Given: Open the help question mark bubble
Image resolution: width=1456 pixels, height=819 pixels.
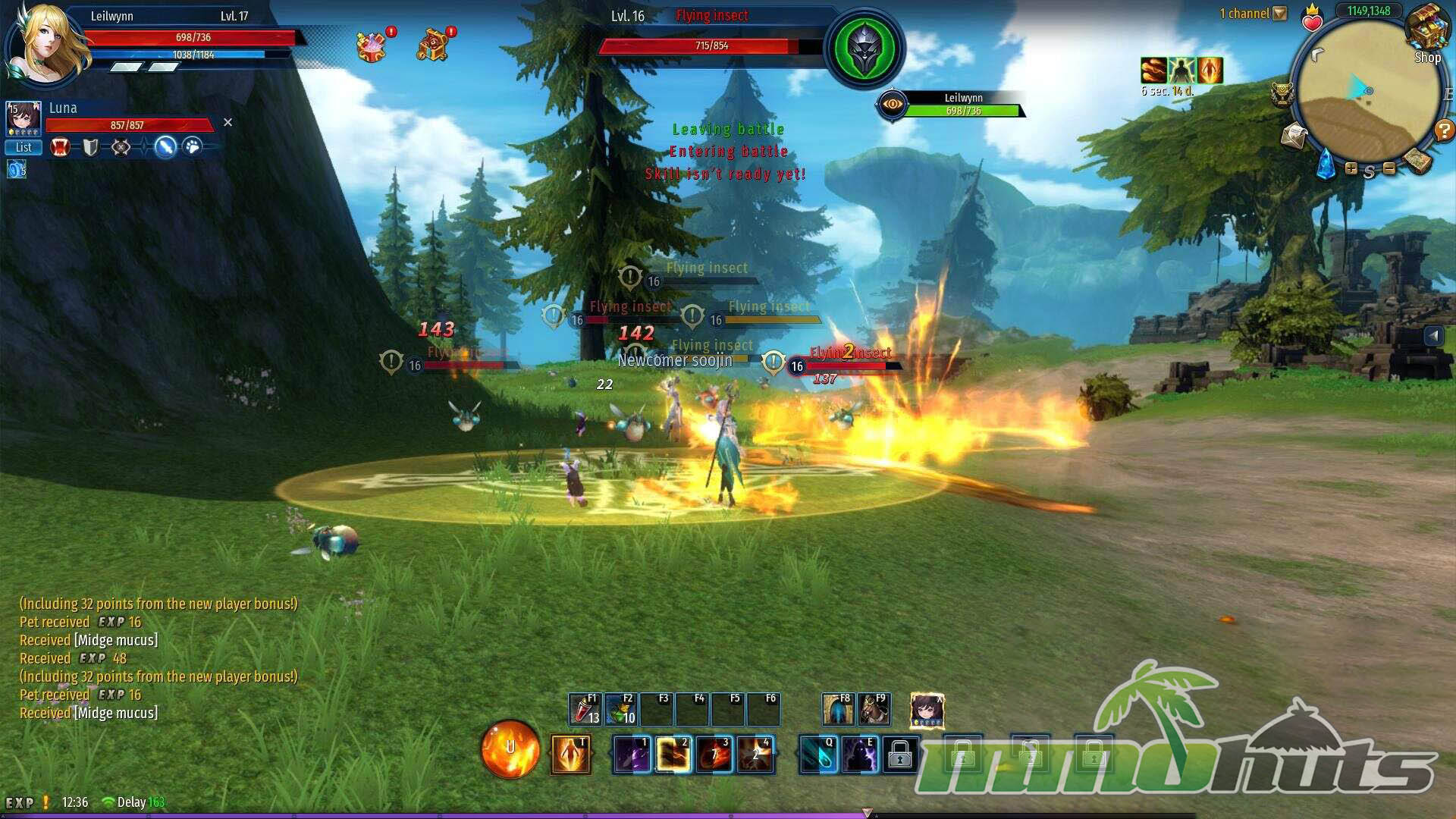Looking at the screenshot, I should coord(1443,130).
